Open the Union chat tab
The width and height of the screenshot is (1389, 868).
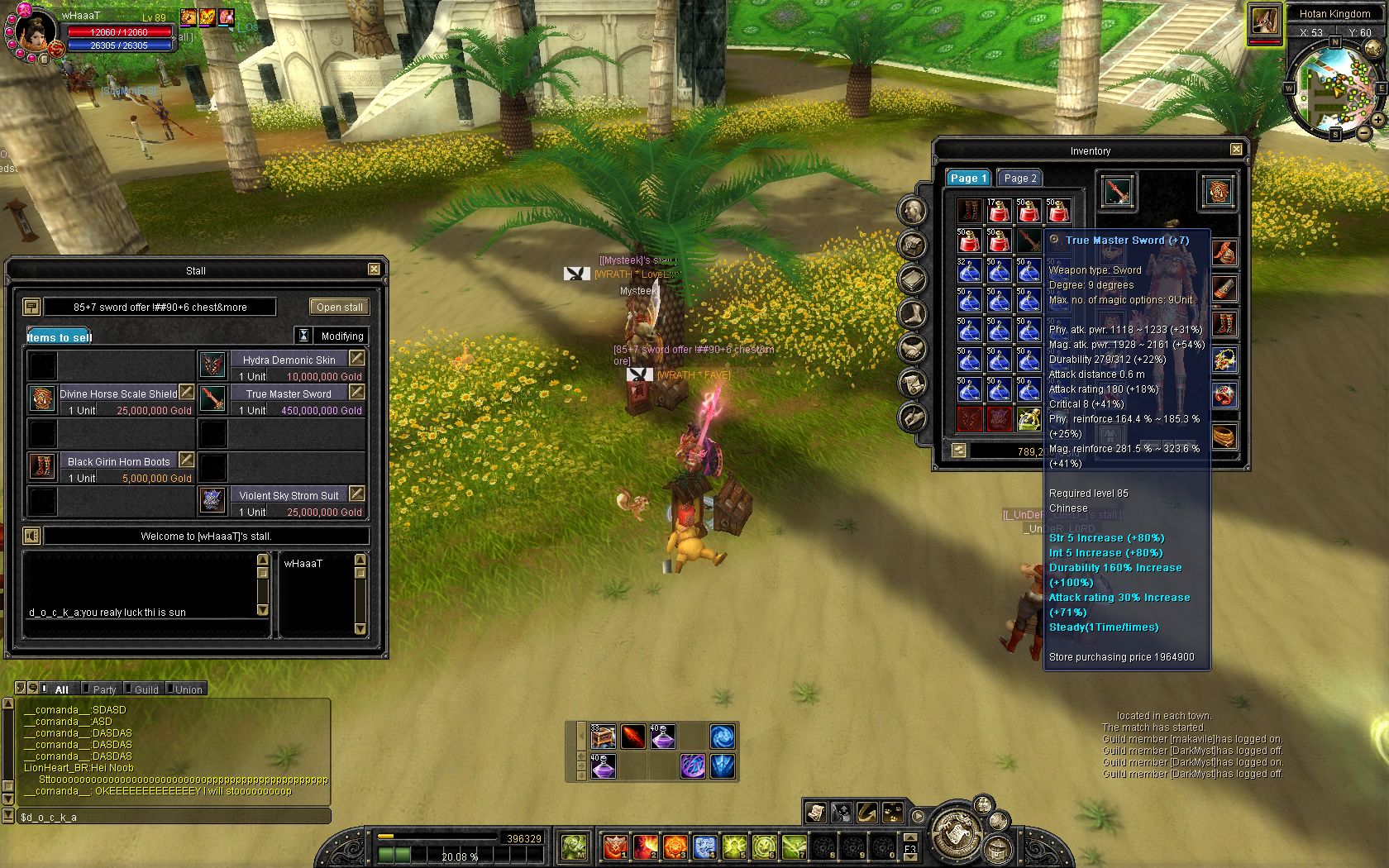(x=189, y=689)
